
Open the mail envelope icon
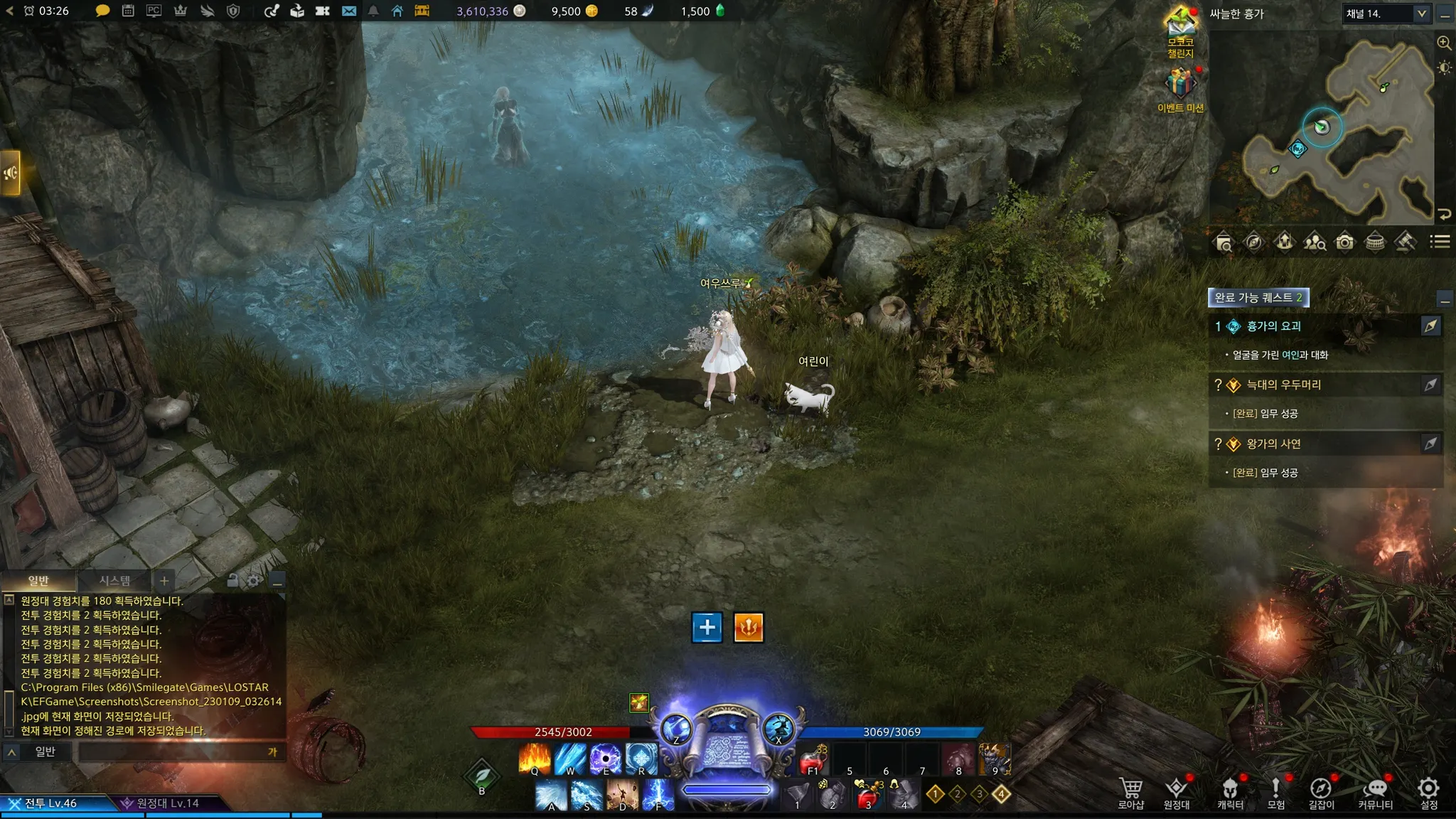[x=348, y=11]
